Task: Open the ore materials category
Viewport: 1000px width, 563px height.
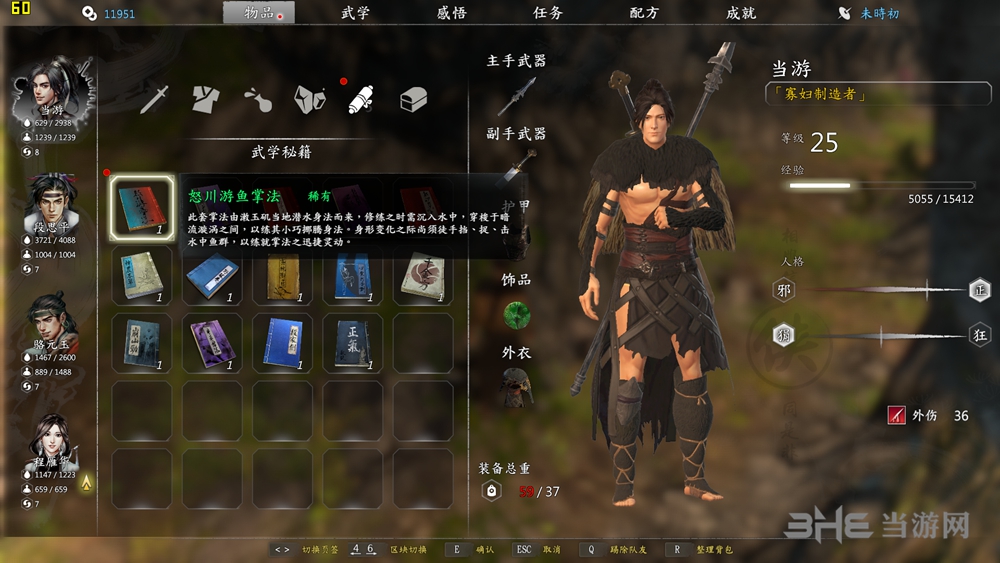Action: pos(309,99)
